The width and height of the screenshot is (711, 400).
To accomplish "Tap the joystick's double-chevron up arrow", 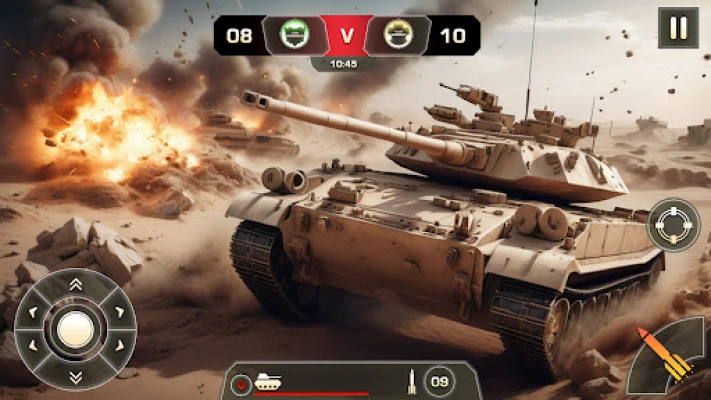I will (76, 285).
